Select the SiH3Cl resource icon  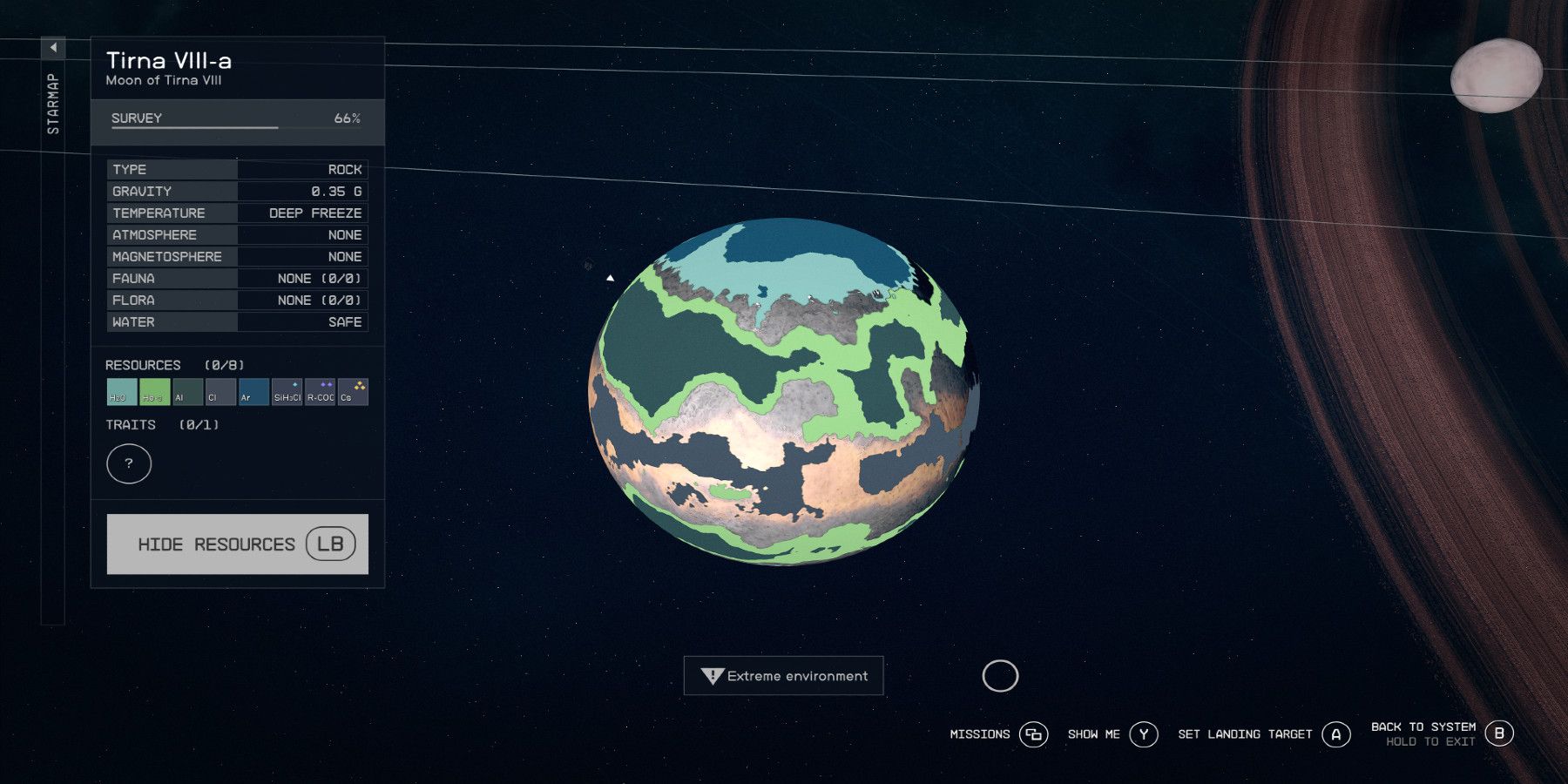click(x=286, y=392)
